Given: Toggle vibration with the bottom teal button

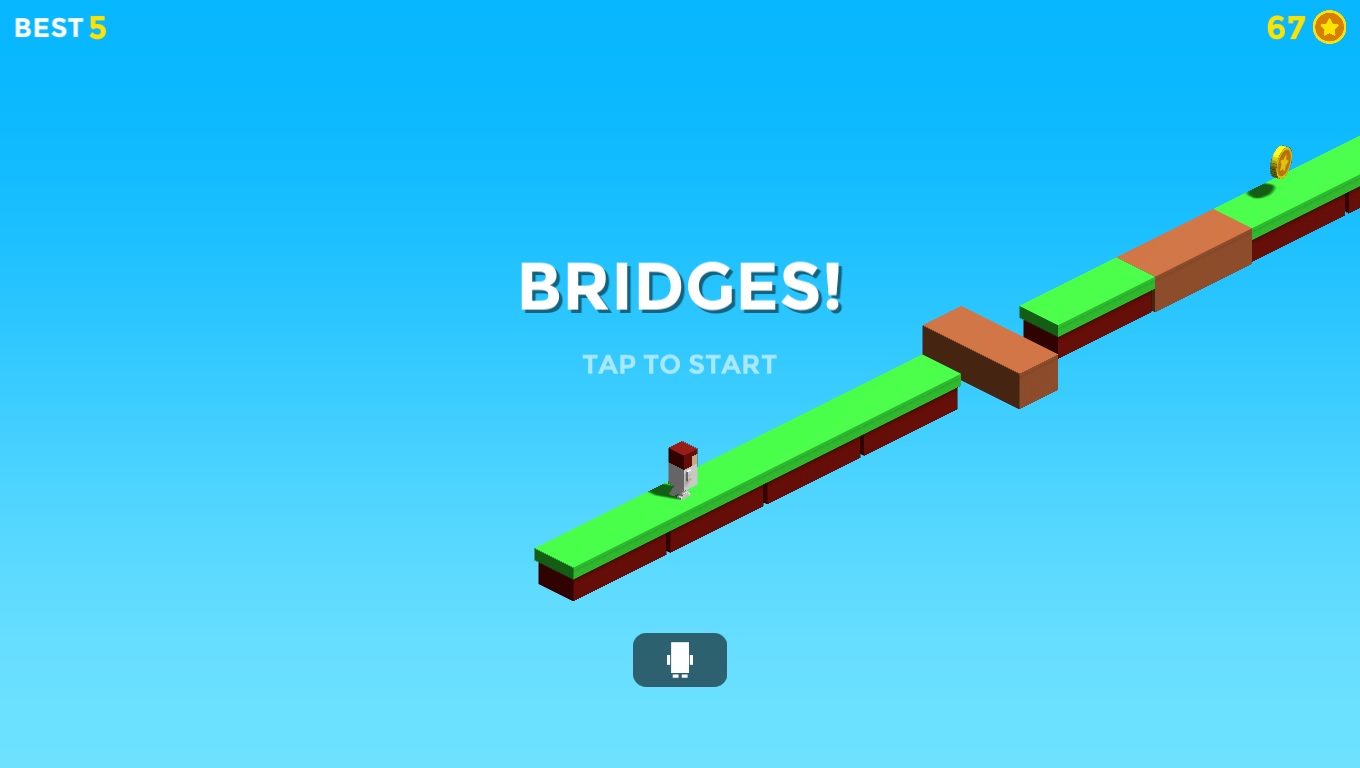Looking at the screenshot, I should 680,660.
